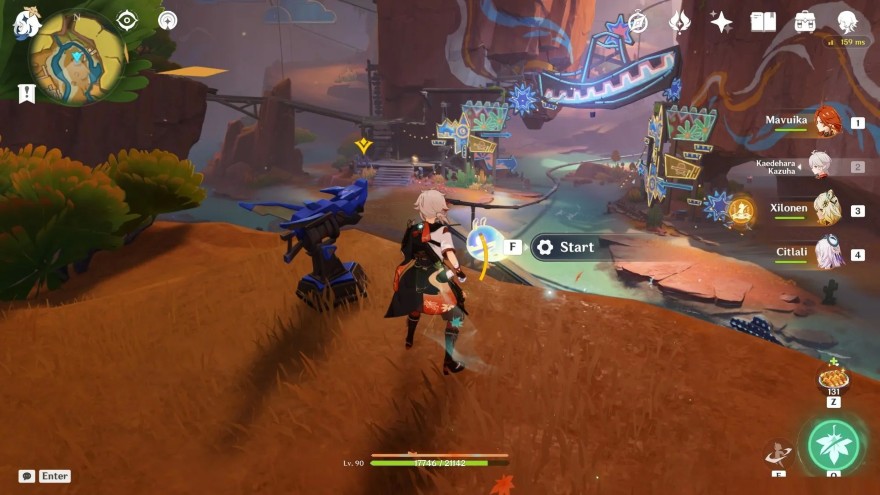The image size is (880, 495).
Task: Switch to Citlali in the party
Action: pos(826,254)
